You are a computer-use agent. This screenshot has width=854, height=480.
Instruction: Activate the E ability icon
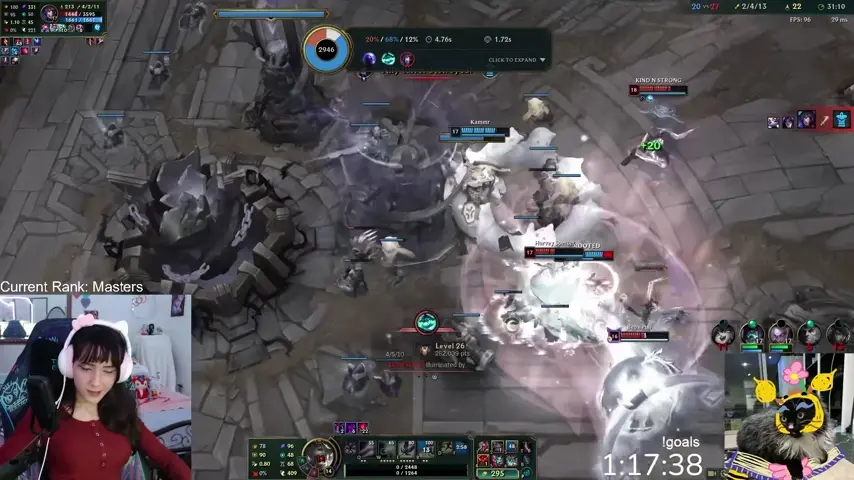click(x=407, y=450)
